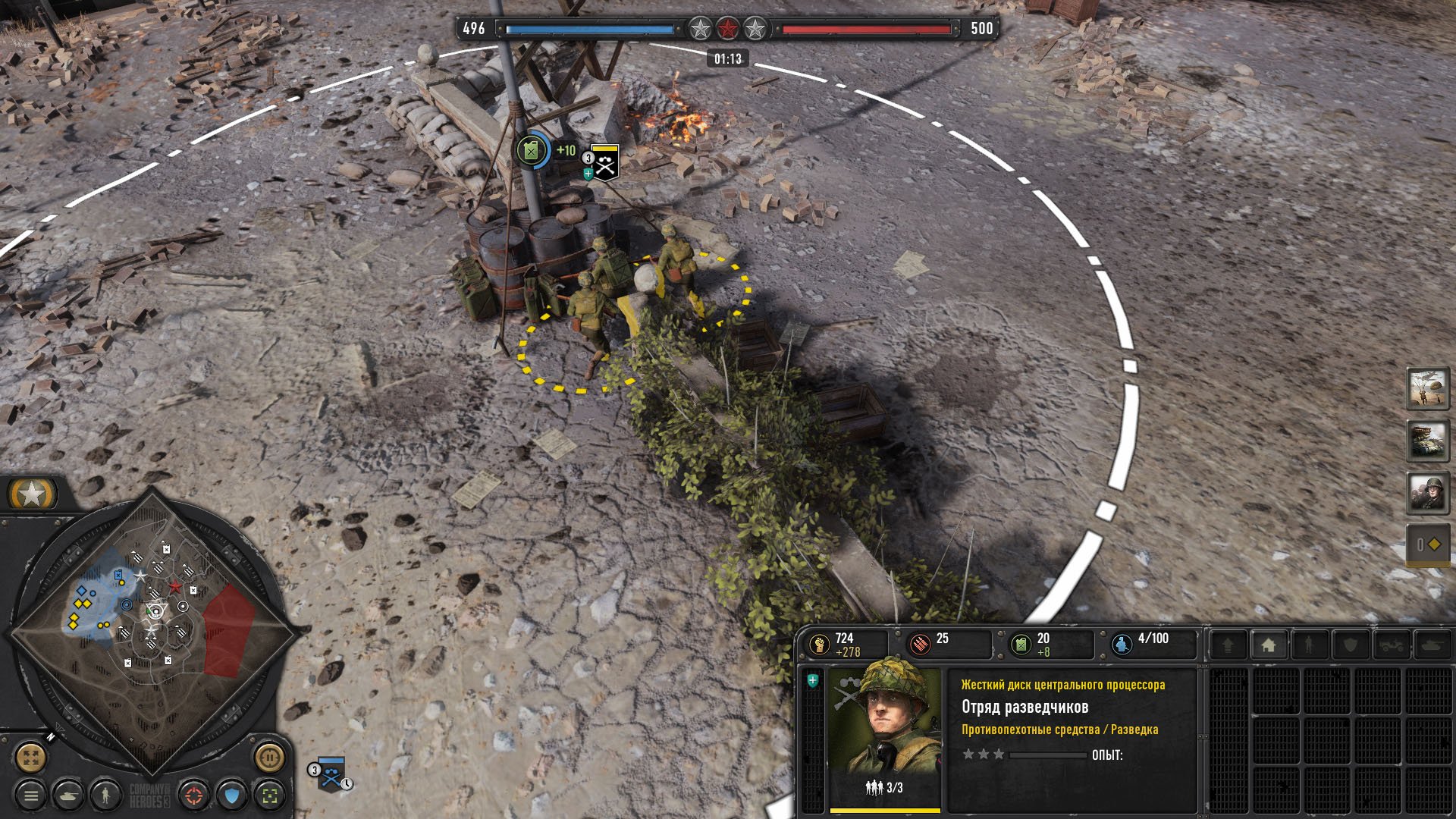Switch to the jeep vehicle production tab
The width and height of the screenshot is (1456, 819).
pos(1391,645)
